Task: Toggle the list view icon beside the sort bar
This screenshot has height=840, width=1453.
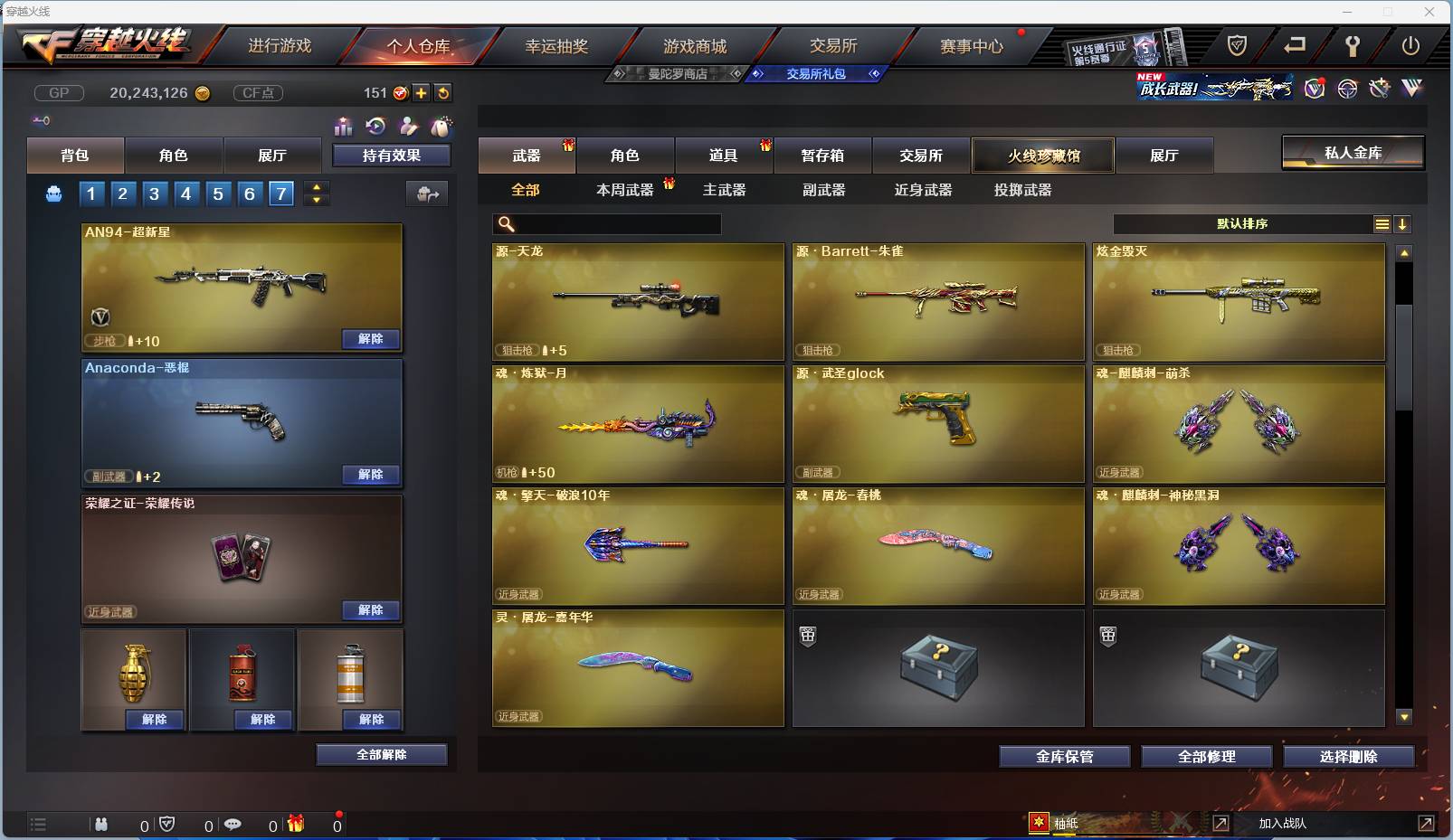Action: tap(1382, 224)
